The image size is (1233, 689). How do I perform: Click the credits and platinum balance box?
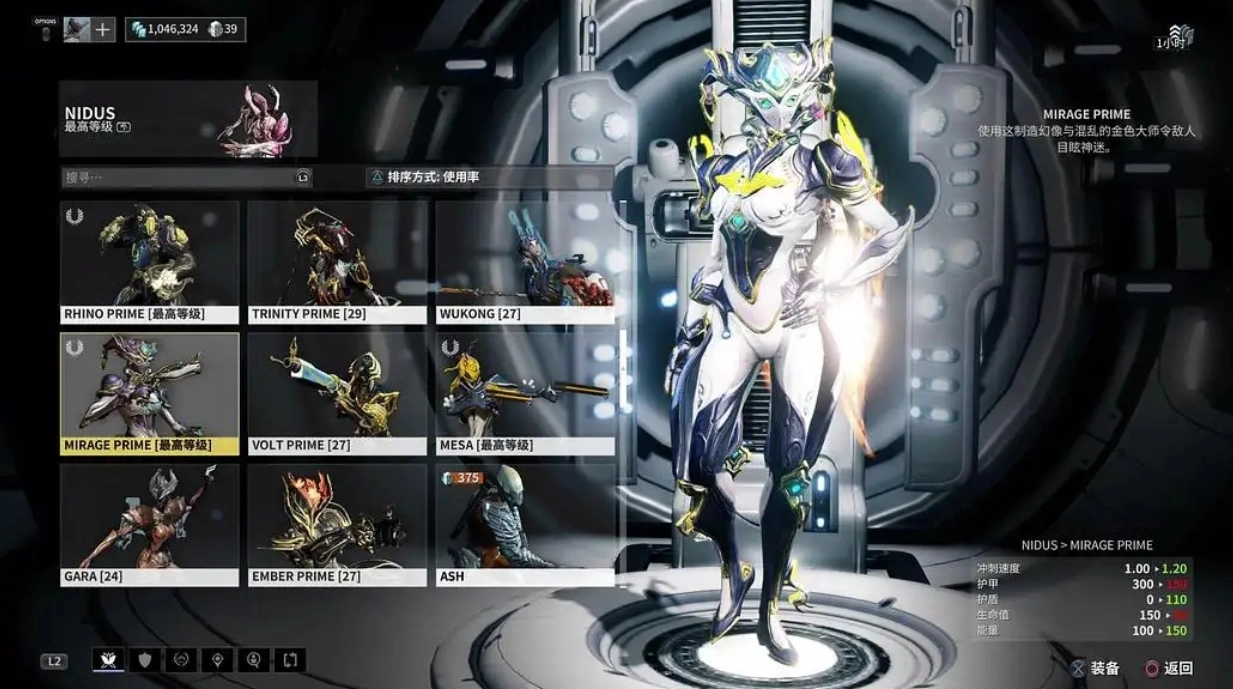[x=185, y=30]
